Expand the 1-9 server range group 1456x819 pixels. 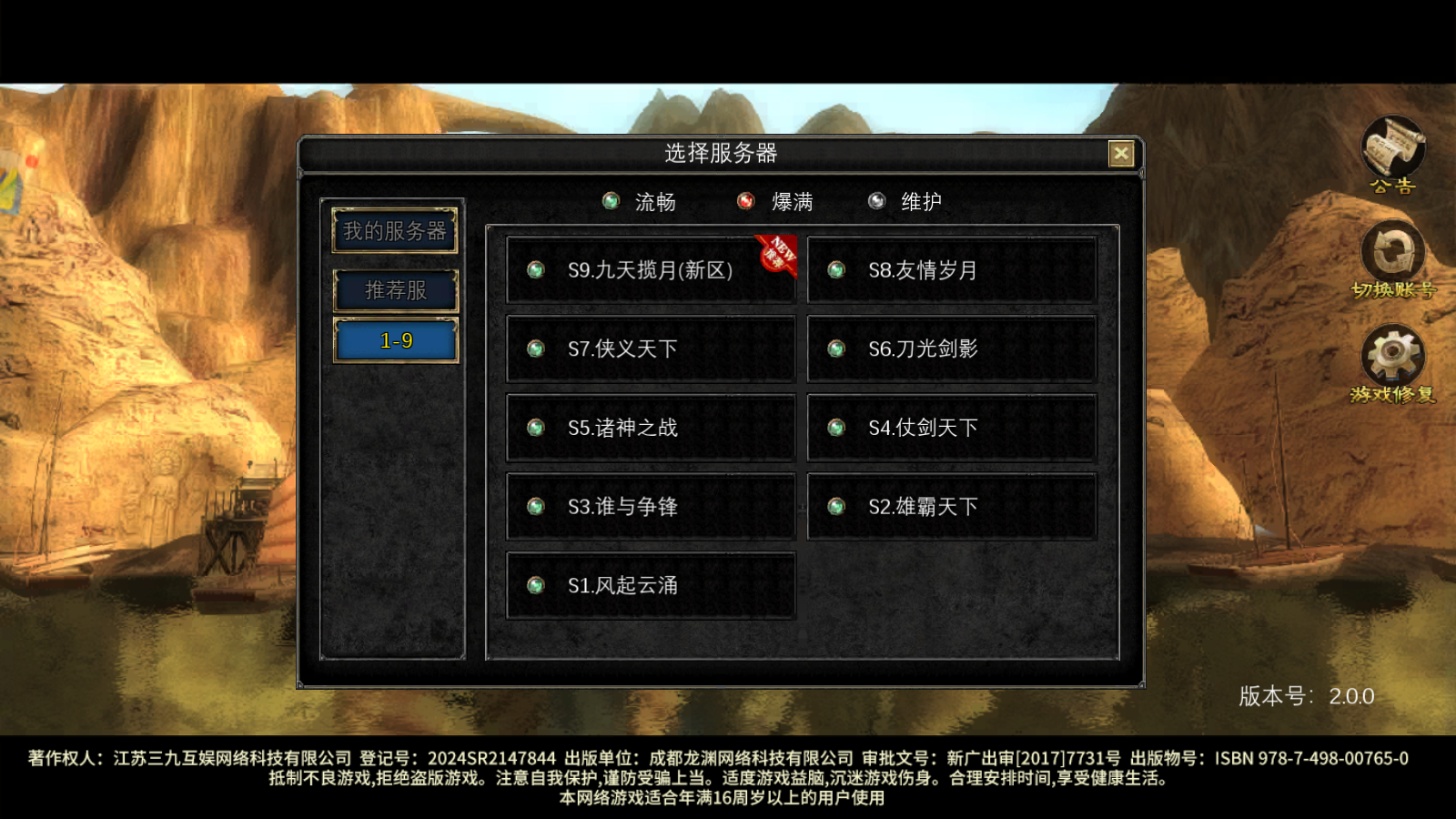396,340
